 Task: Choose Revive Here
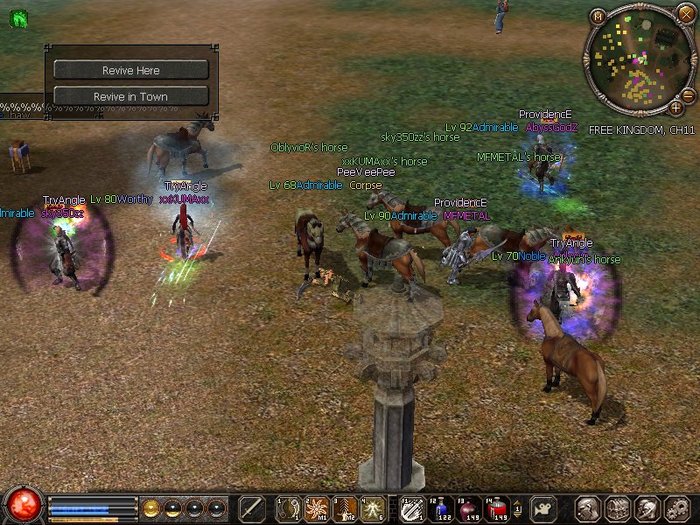click(x=130, y=70)
